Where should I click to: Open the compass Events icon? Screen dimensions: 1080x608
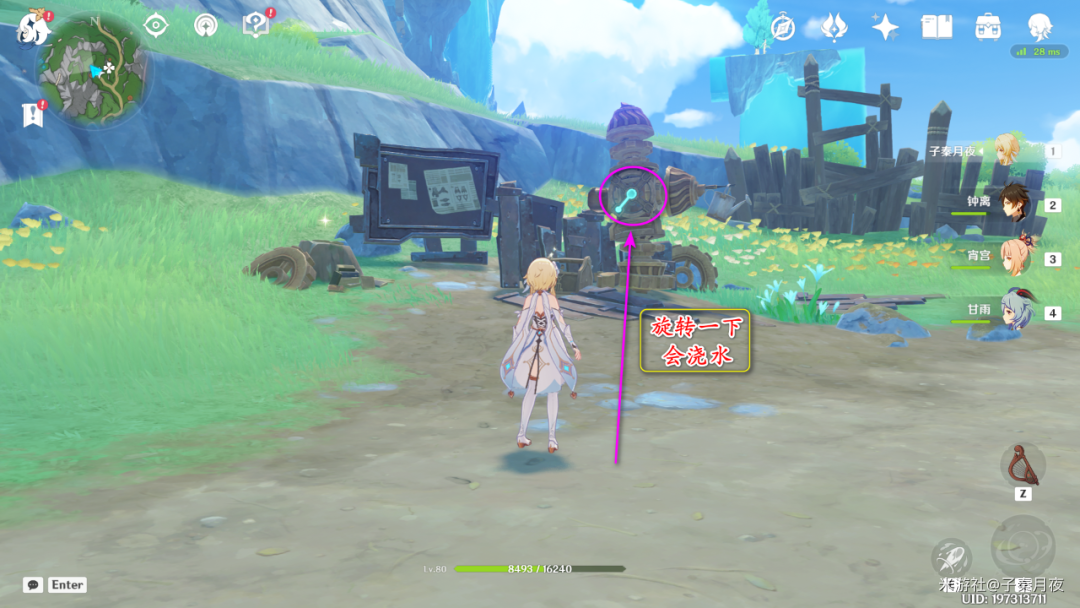point(783,27)
